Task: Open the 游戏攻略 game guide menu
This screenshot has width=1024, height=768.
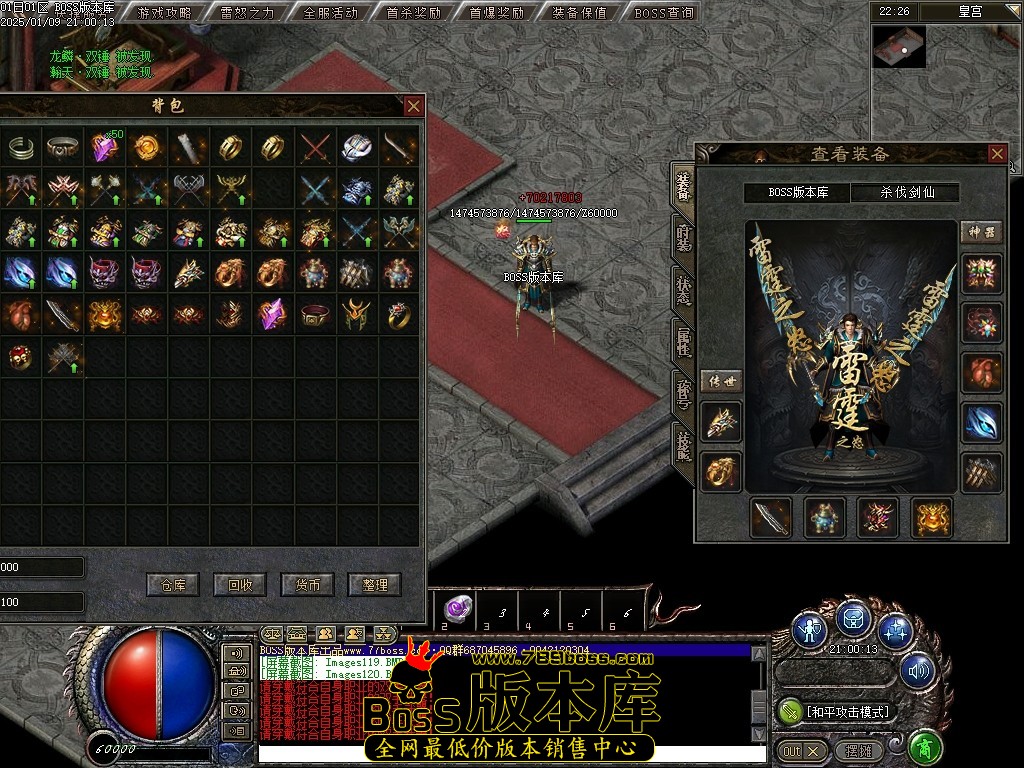Action: pyautogui.click(x=164, y=13)
